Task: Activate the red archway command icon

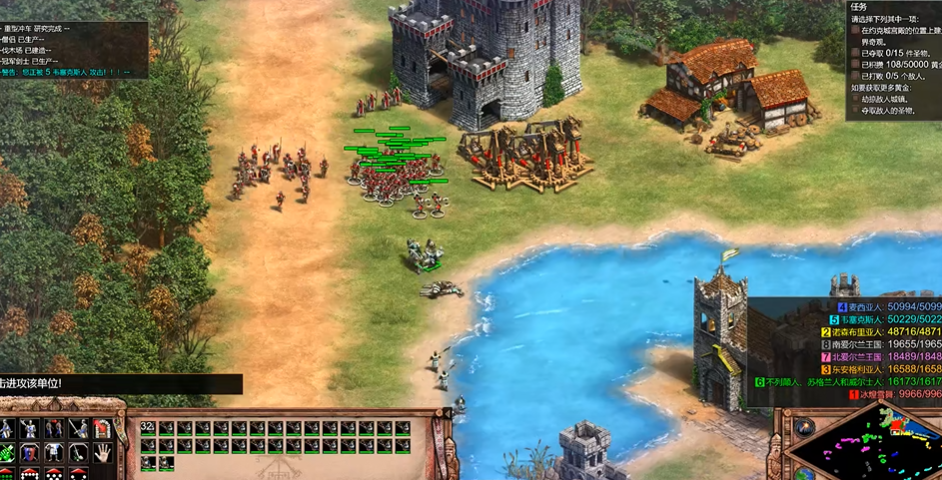Action: click(101, 429)
